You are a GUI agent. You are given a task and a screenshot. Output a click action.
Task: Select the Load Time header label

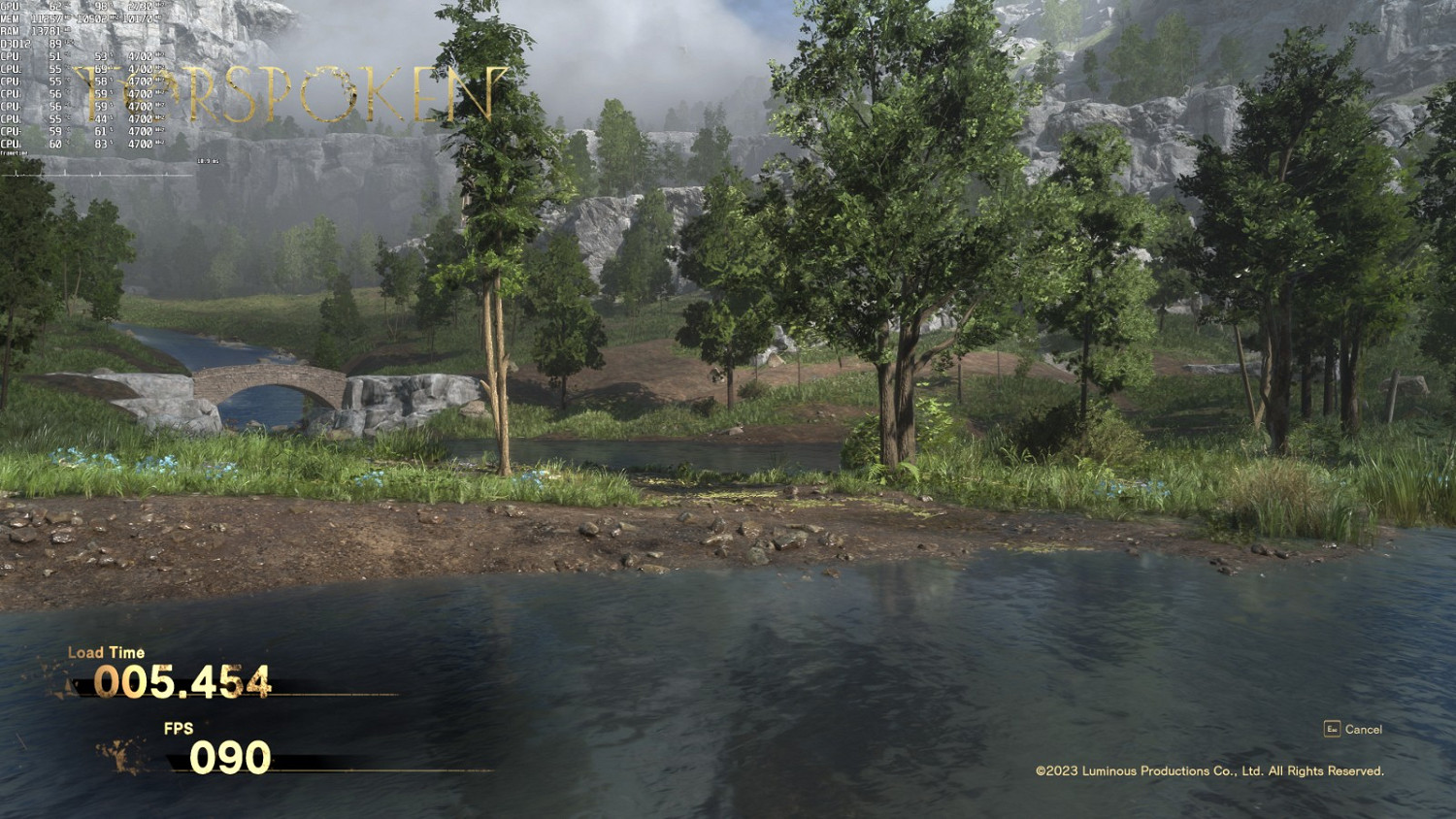[105, 653]
